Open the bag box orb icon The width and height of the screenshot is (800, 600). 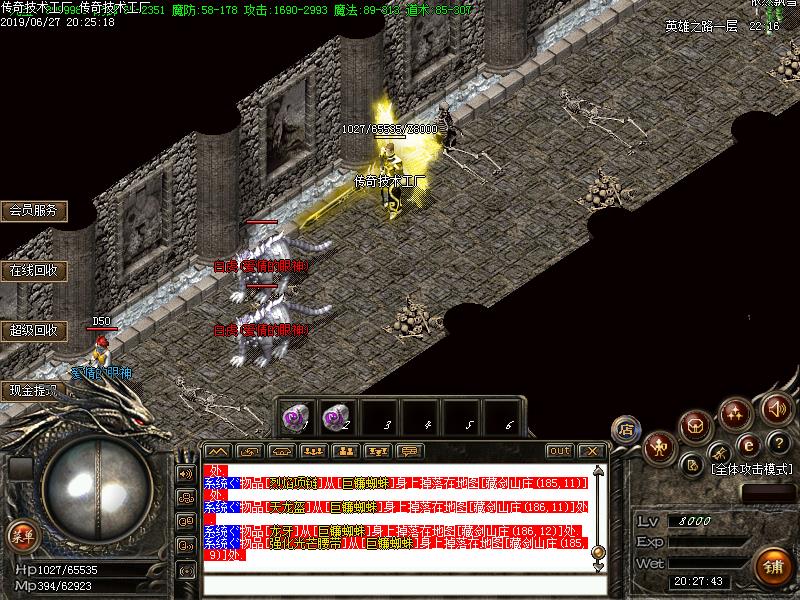coord(696,427)
